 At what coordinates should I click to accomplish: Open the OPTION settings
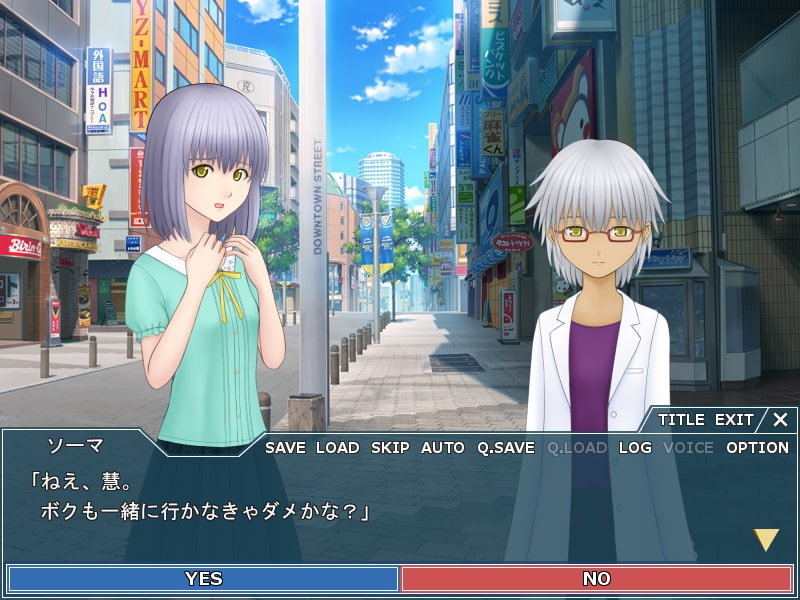pos(757,448)
